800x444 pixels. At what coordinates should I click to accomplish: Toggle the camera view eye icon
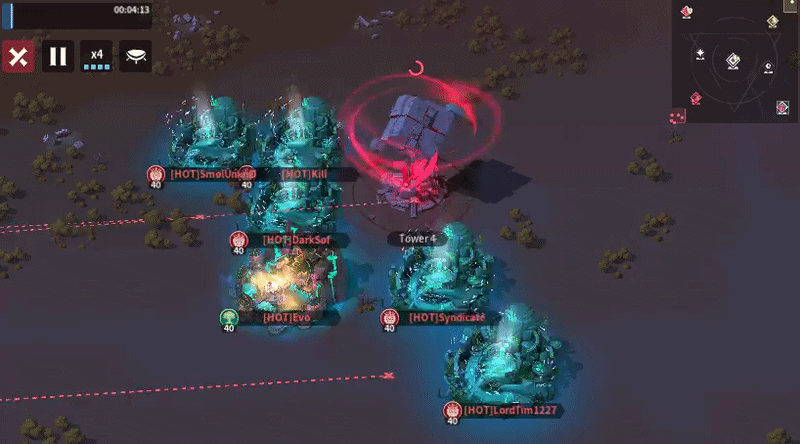pos(136,56)
